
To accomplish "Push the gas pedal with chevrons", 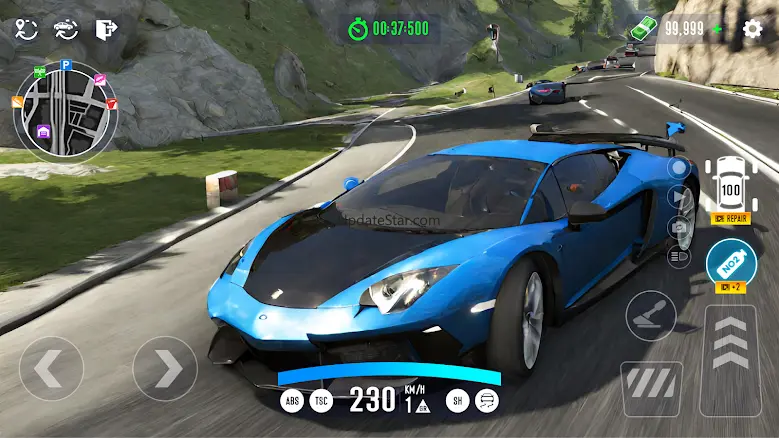I will 729,360.
